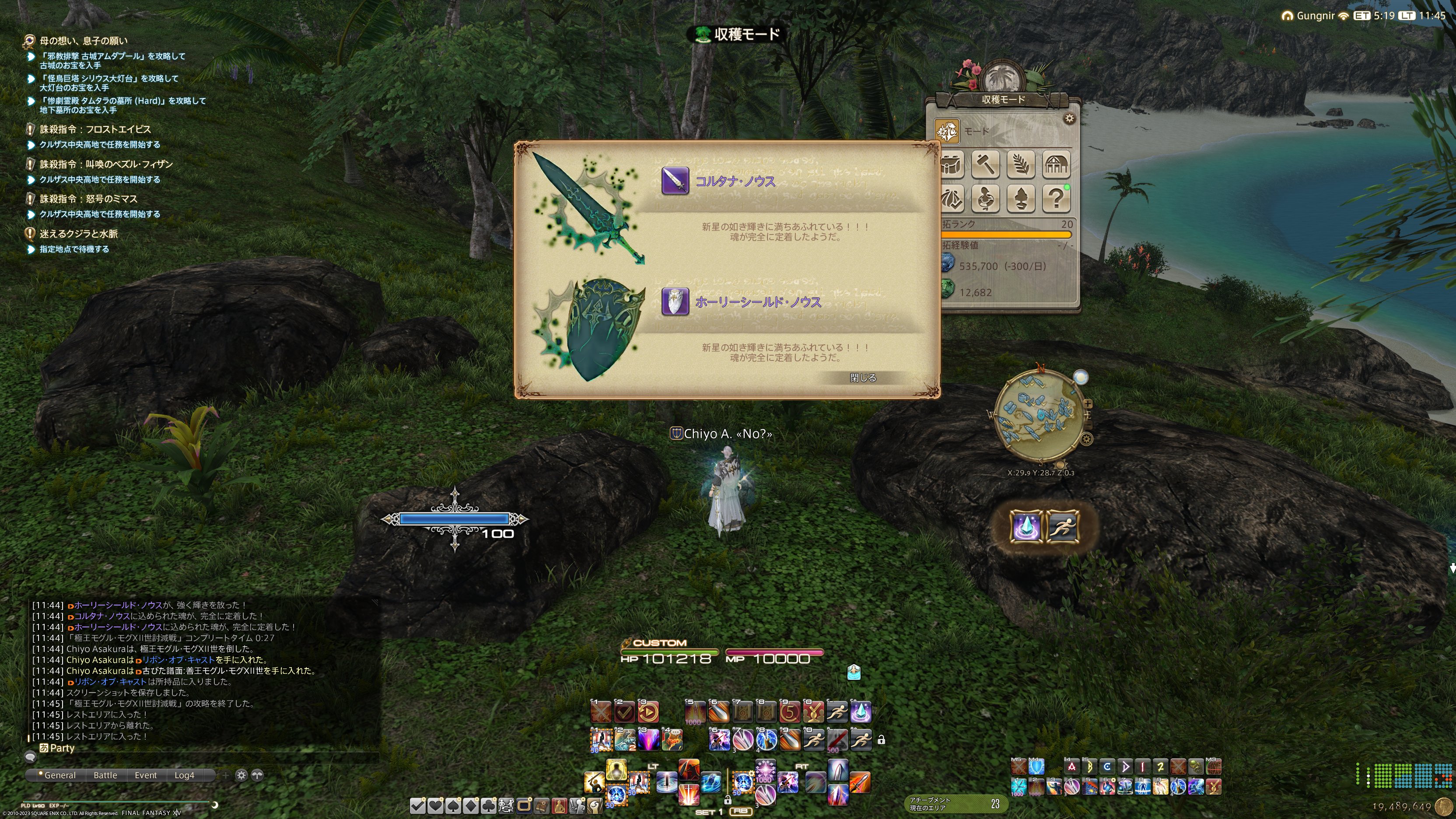Open the question mark help icon
Image resolution: width=1456 pixels, height=819 pixels.
click(1056, 198)
